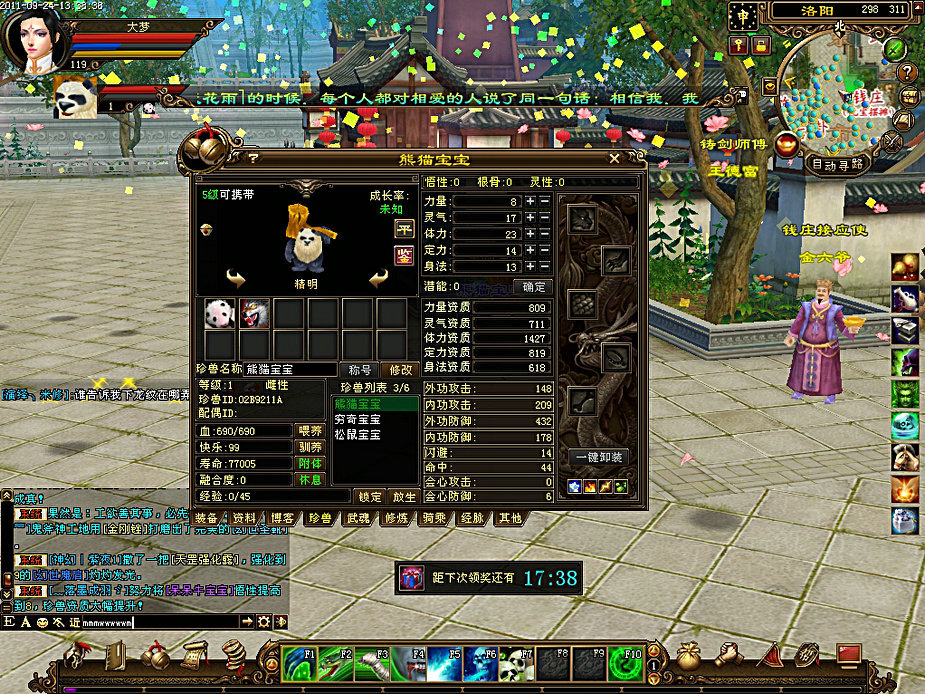Open the 武魂 tab
The image size is (925, 694).
357,518
